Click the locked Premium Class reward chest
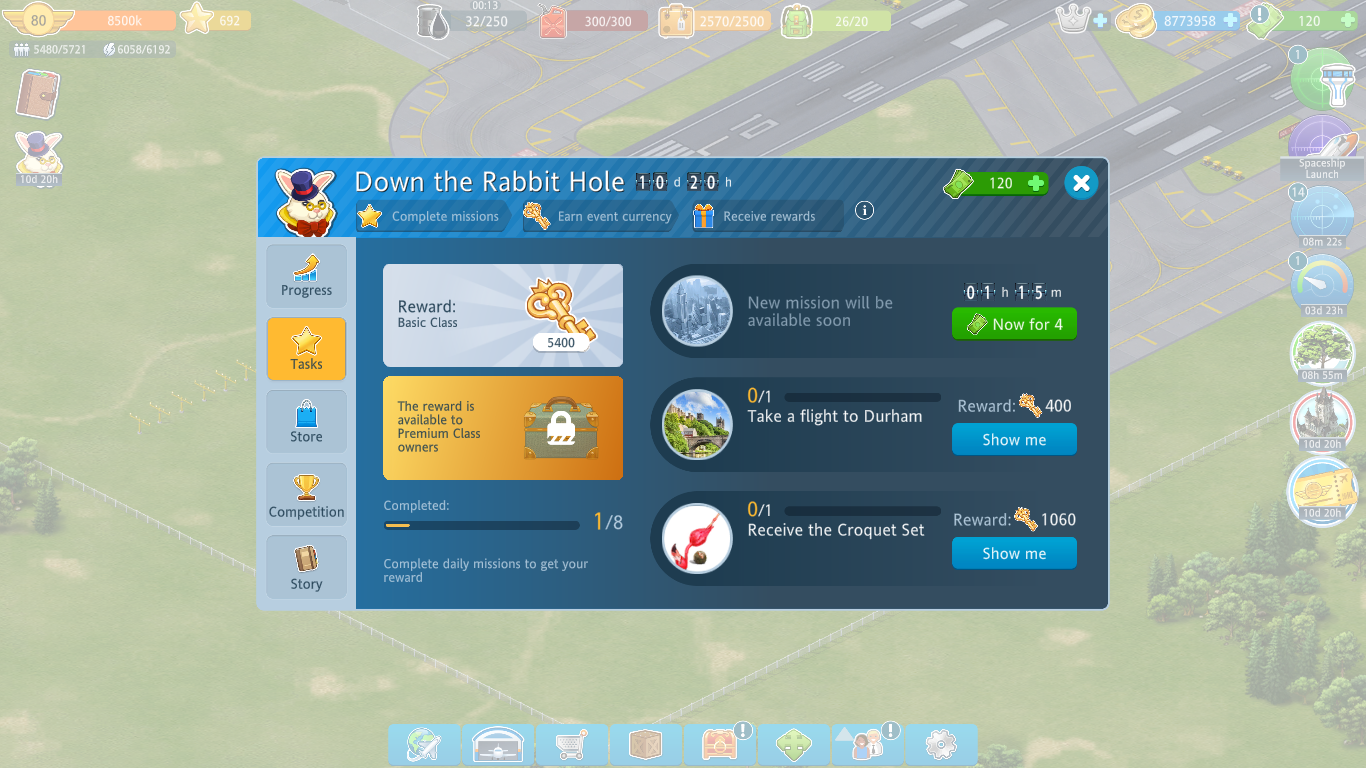This screenshot has width=1366, height=768. [562, 428]
